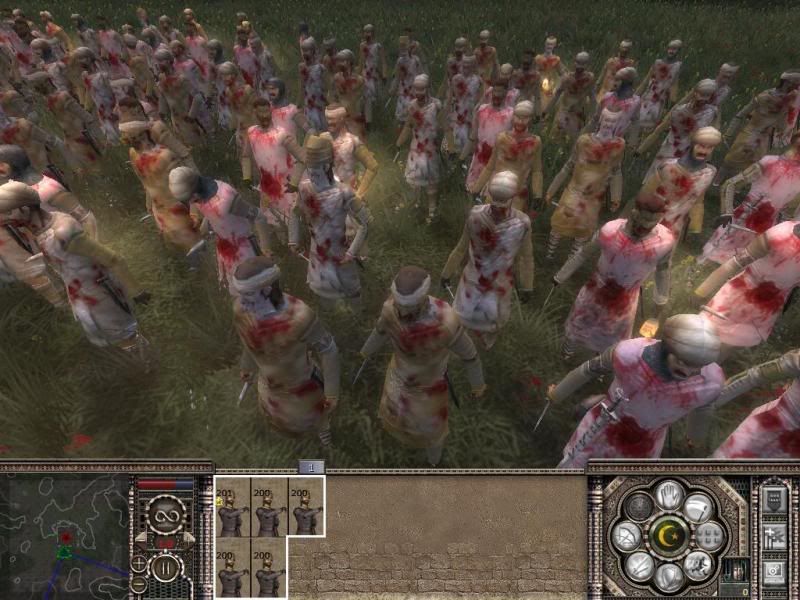800x600 pixels.
Task: Toggle guard mode with the shield icon
Action: point(669,577)
